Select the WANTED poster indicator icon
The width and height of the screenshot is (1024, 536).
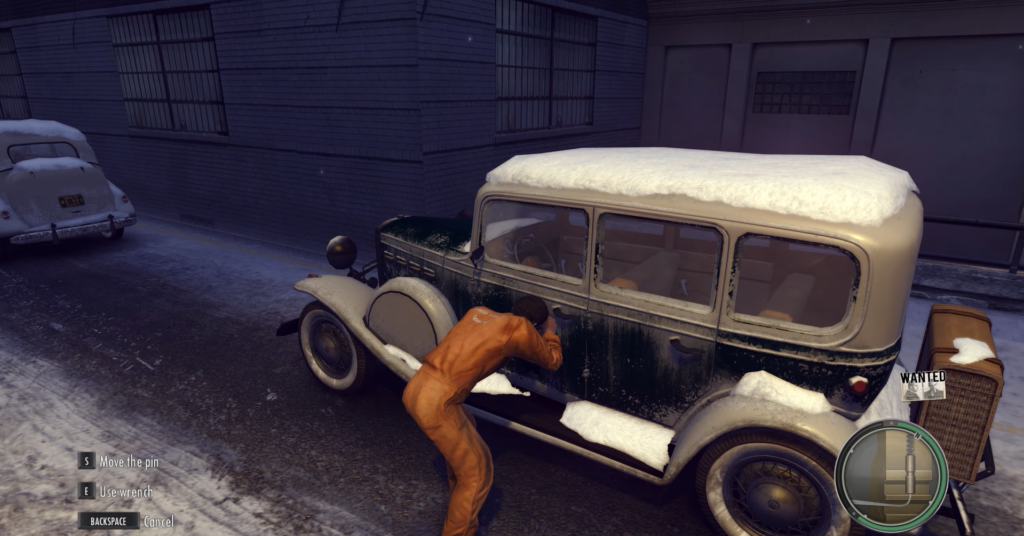pyautogui.click(x=922, y=385)
